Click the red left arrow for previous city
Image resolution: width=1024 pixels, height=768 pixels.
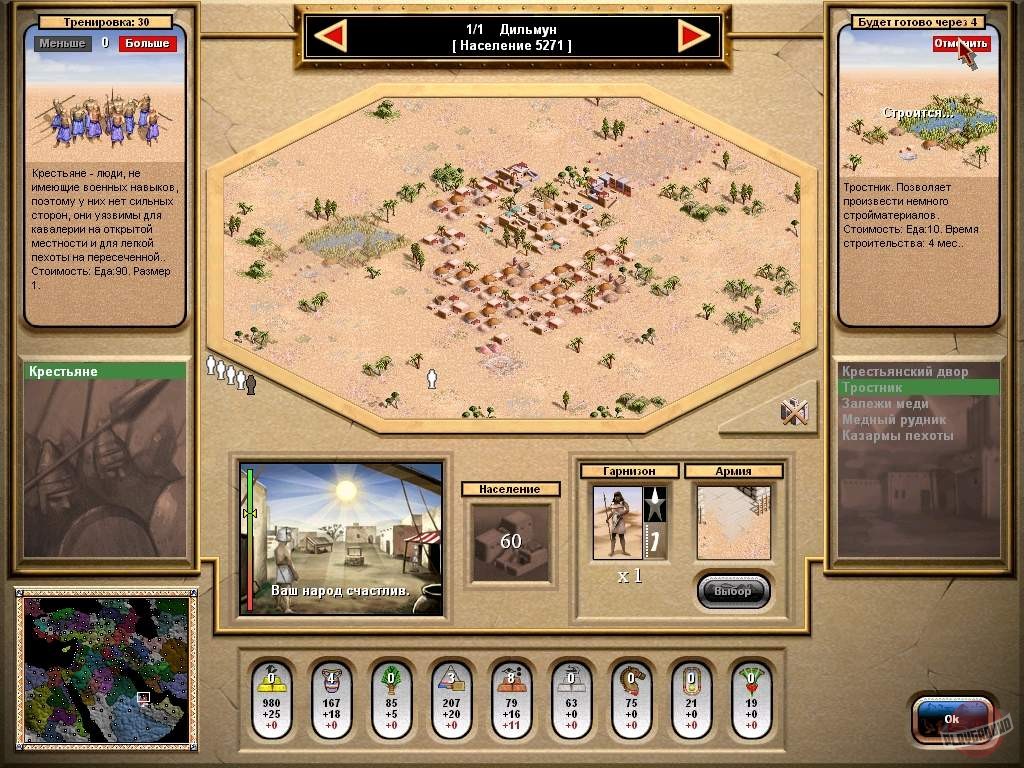click(330, 37)
